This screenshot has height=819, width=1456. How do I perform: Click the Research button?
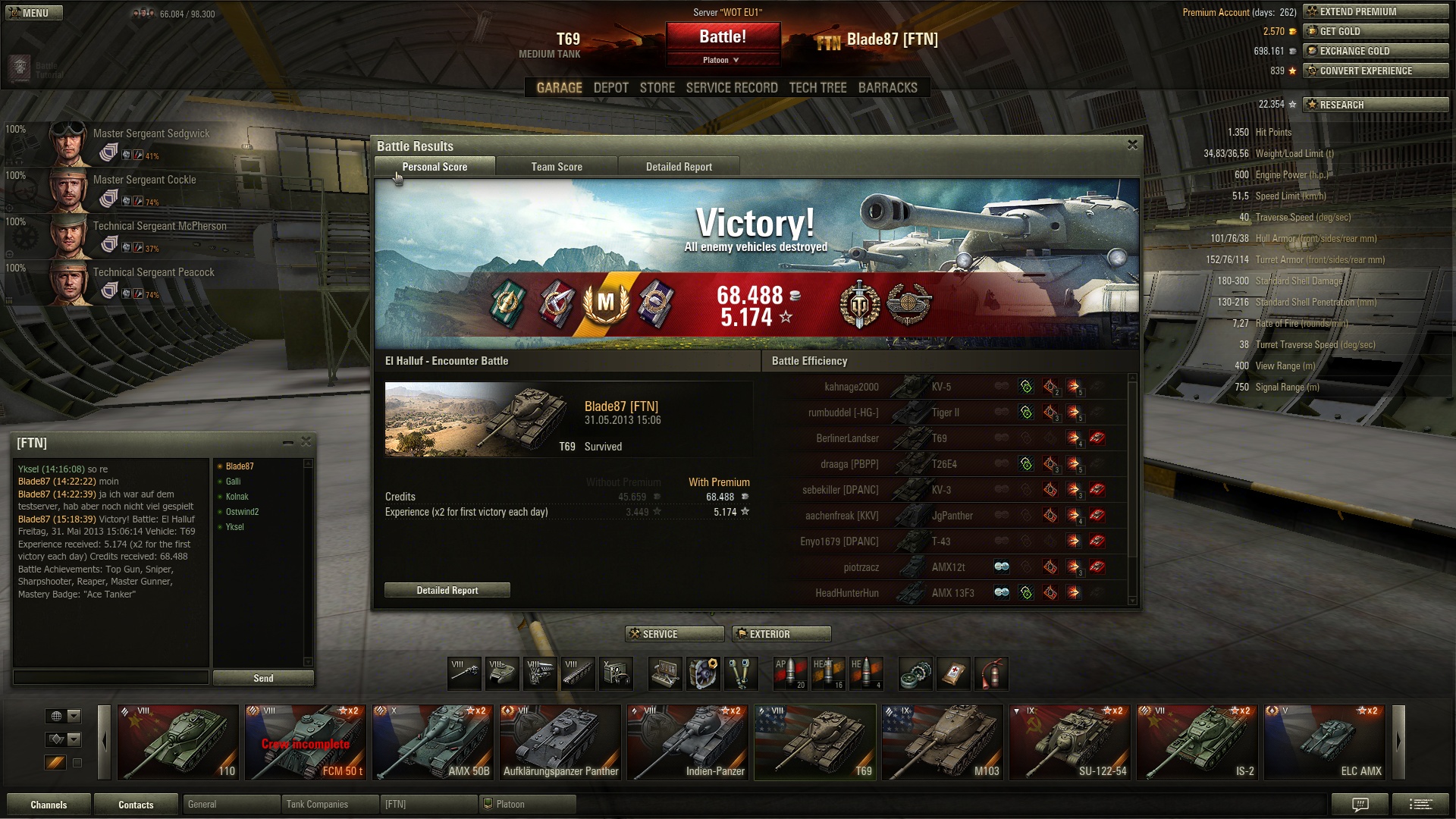[1375, 105]
